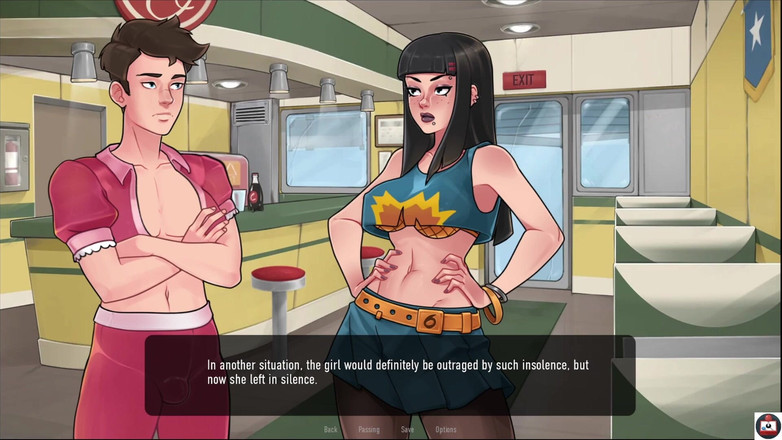Screen dimensions: 782x440
Task: Open the Options menu
Action: [x=446, y=430]
